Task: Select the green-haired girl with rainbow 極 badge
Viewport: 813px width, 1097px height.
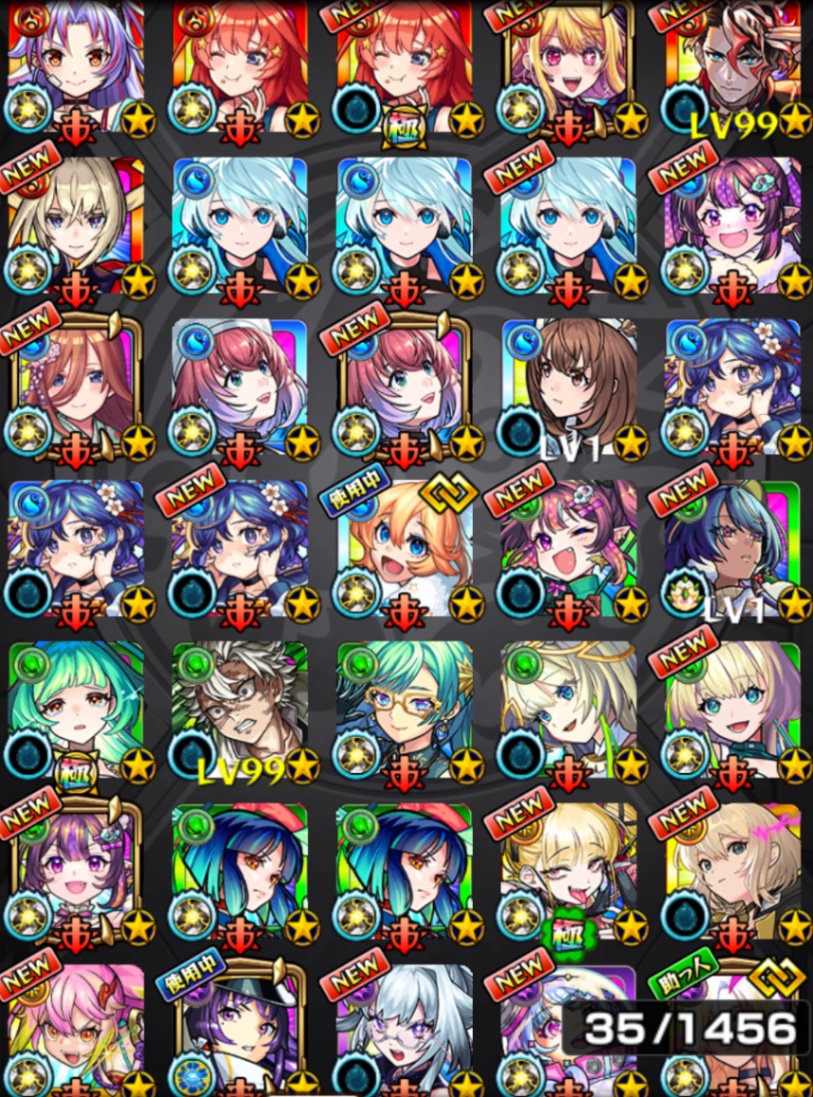Action: [76, 712]
